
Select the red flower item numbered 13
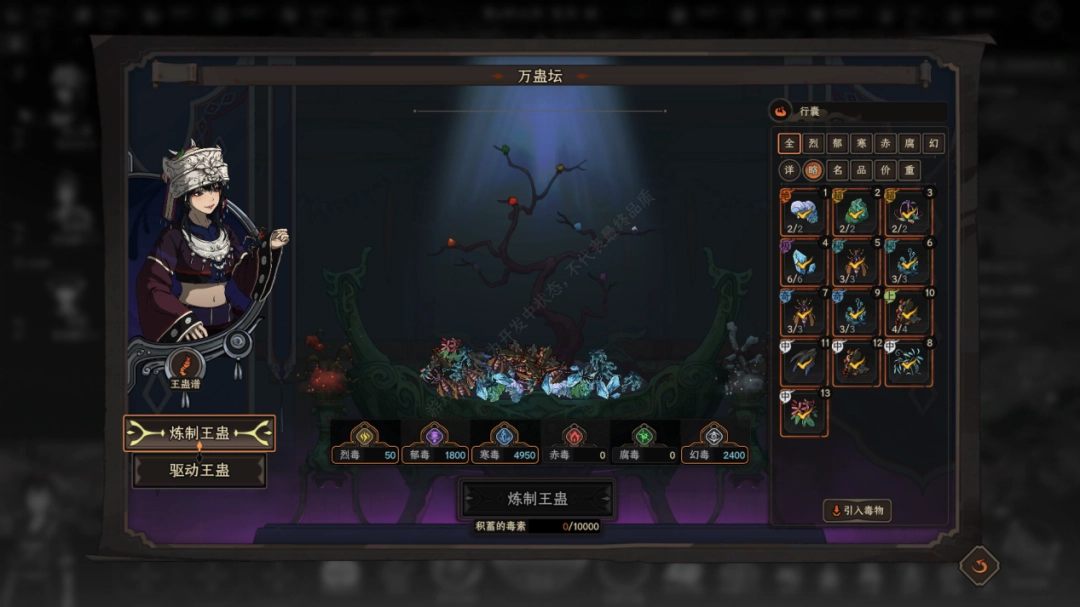coord(804,414)
